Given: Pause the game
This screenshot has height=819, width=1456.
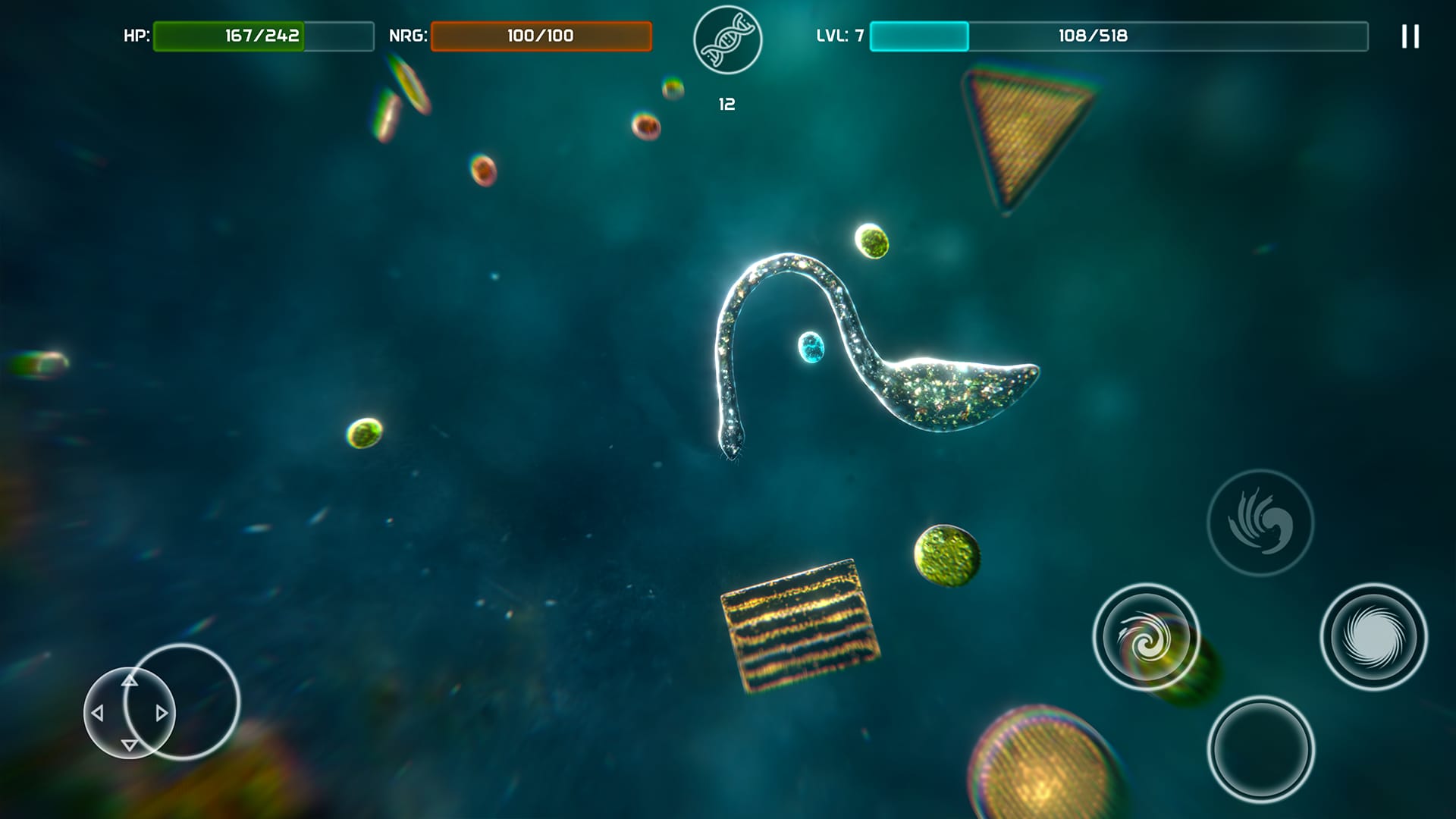Looking at the screenshot, I should click(x=1409, y=36).
